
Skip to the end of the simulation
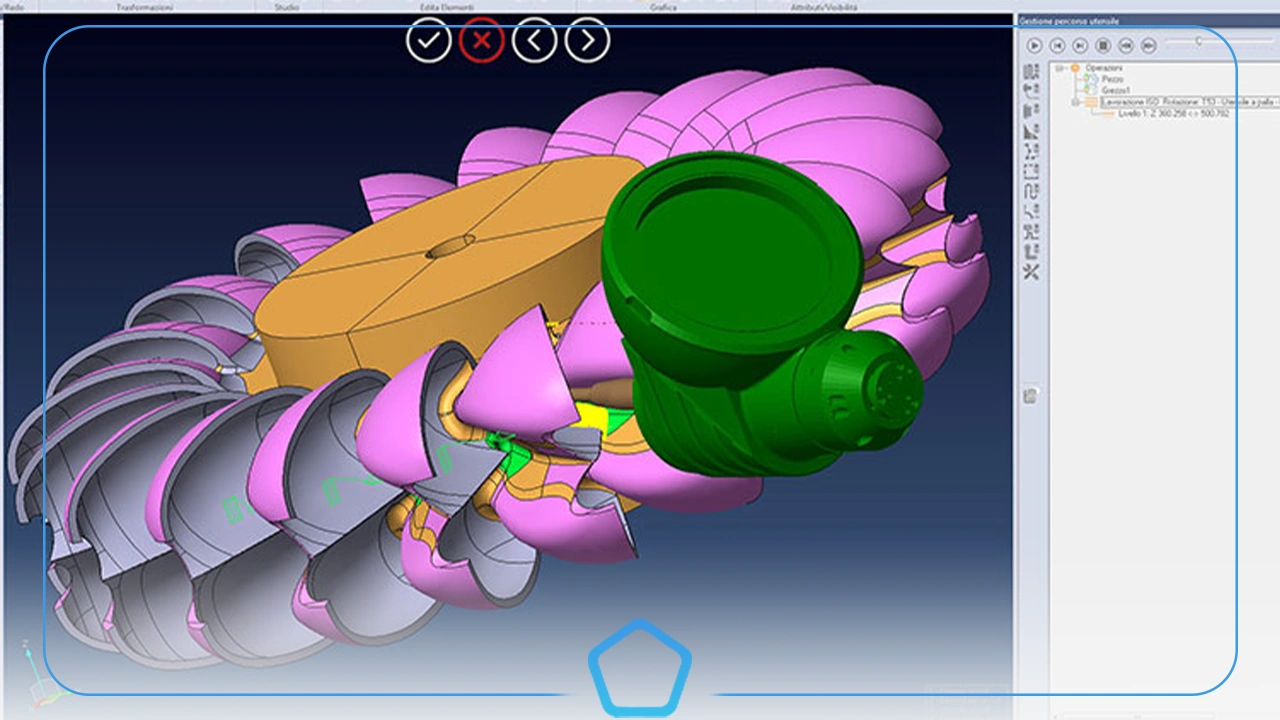[x=1080, y=44]
